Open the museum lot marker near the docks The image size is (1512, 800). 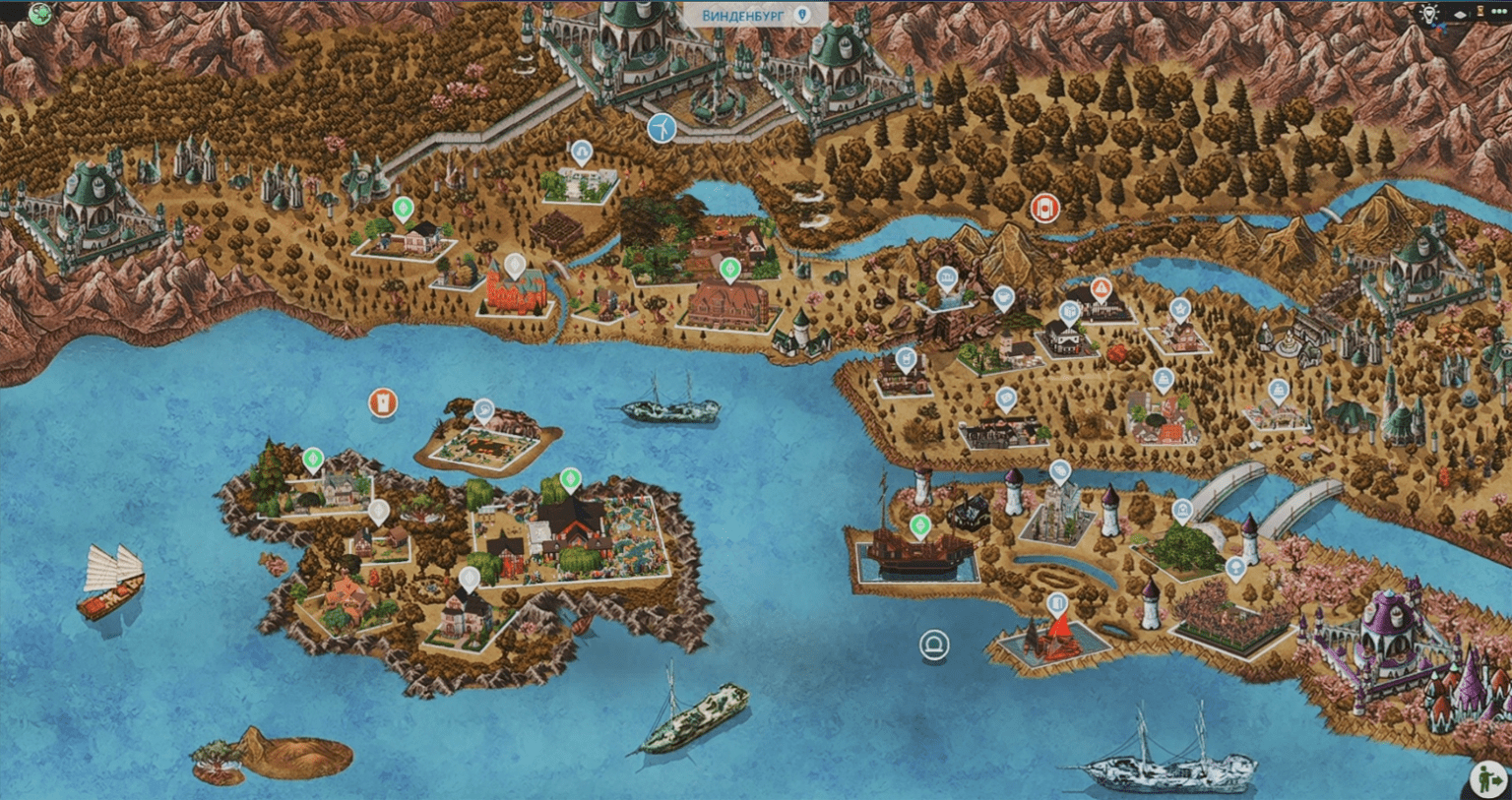1060,471
